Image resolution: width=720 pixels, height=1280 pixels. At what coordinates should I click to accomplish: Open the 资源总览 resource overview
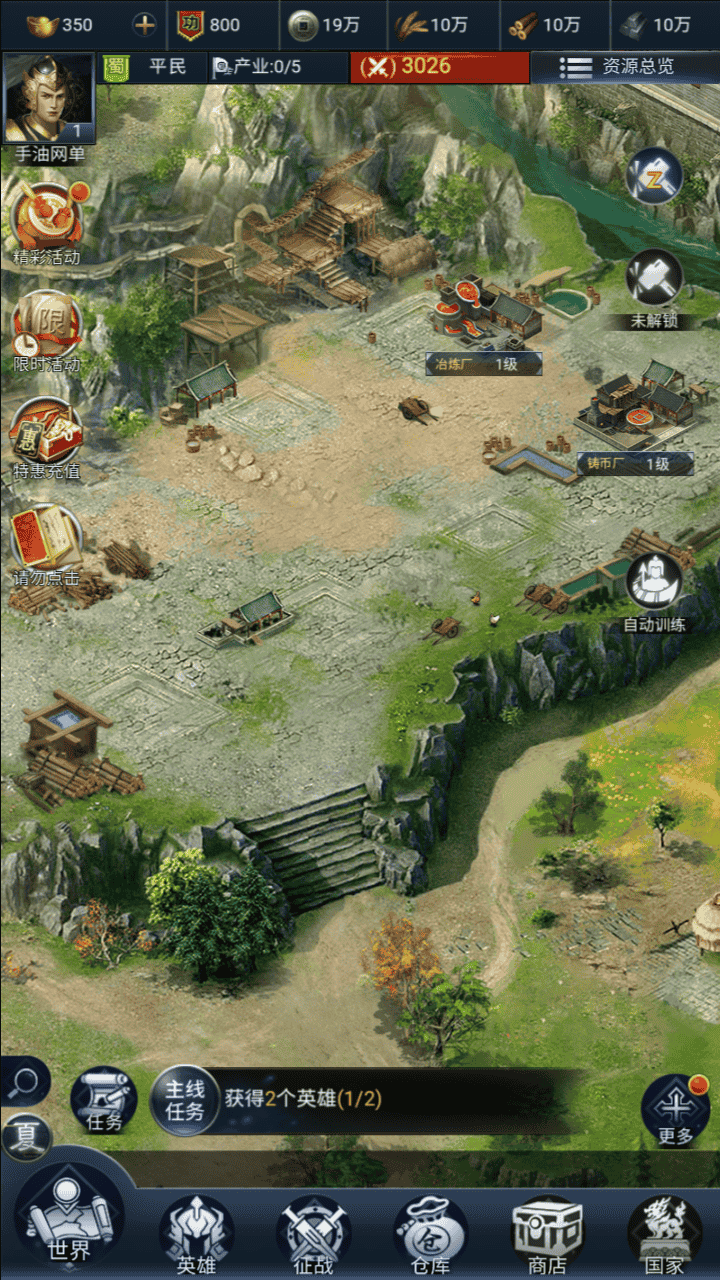point(626,67)
